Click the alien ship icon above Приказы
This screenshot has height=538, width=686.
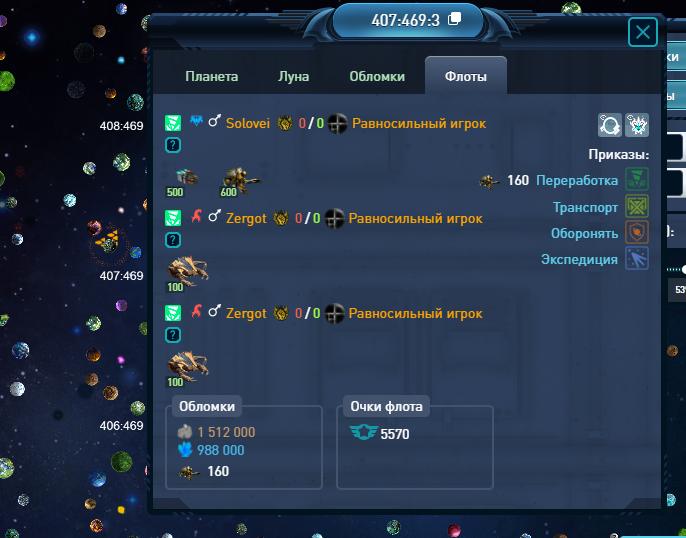tap(637, 125)
